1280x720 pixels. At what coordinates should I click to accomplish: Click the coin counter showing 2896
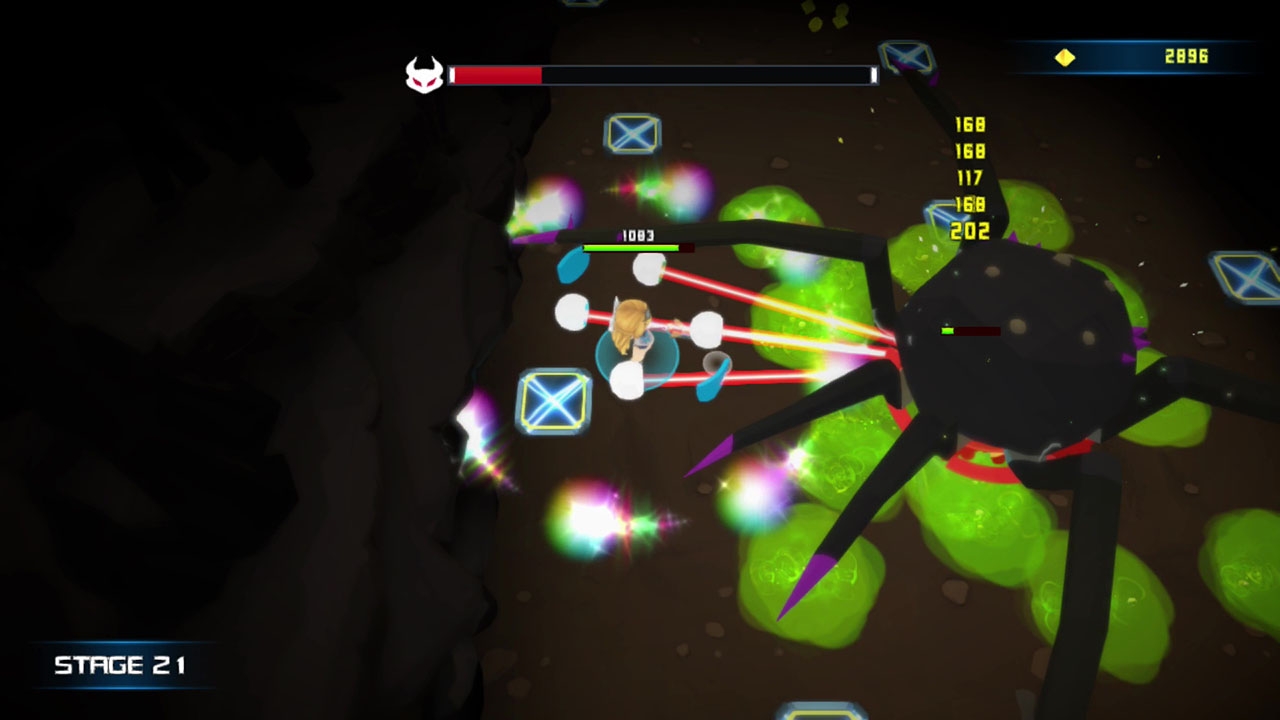[1186, 57]
